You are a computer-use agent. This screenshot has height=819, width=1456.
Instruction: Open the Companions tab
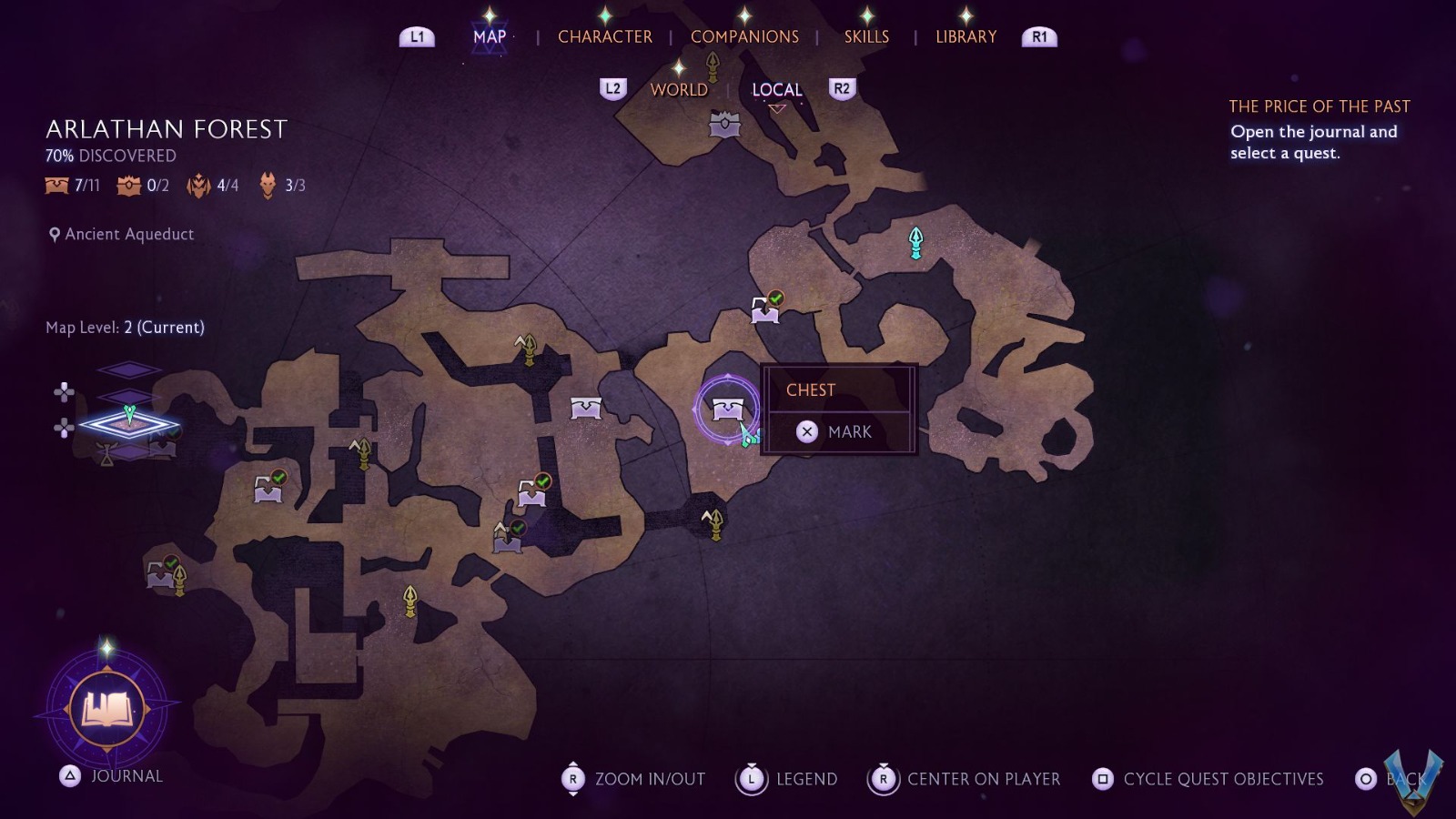(744, 36)
